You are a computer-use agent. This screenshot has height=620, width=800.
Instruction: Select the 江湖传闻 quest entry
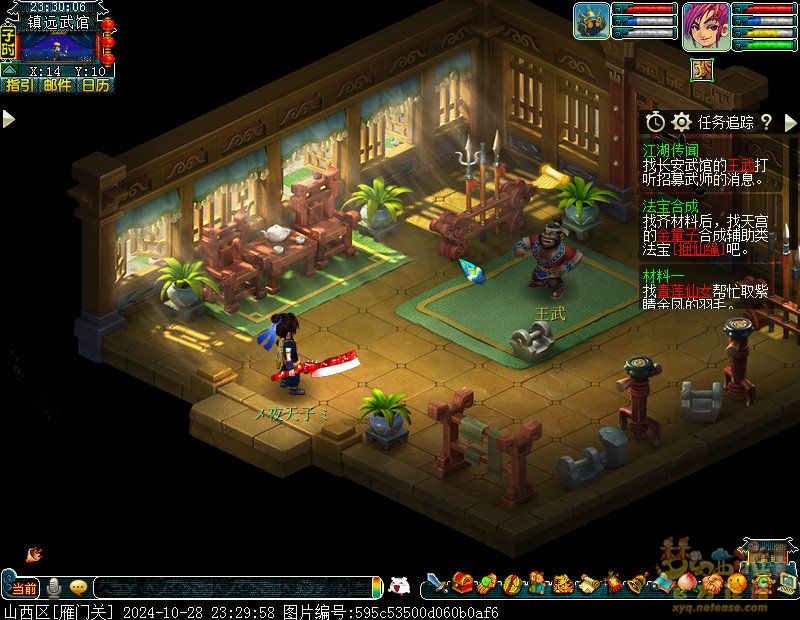pos(670,148)
